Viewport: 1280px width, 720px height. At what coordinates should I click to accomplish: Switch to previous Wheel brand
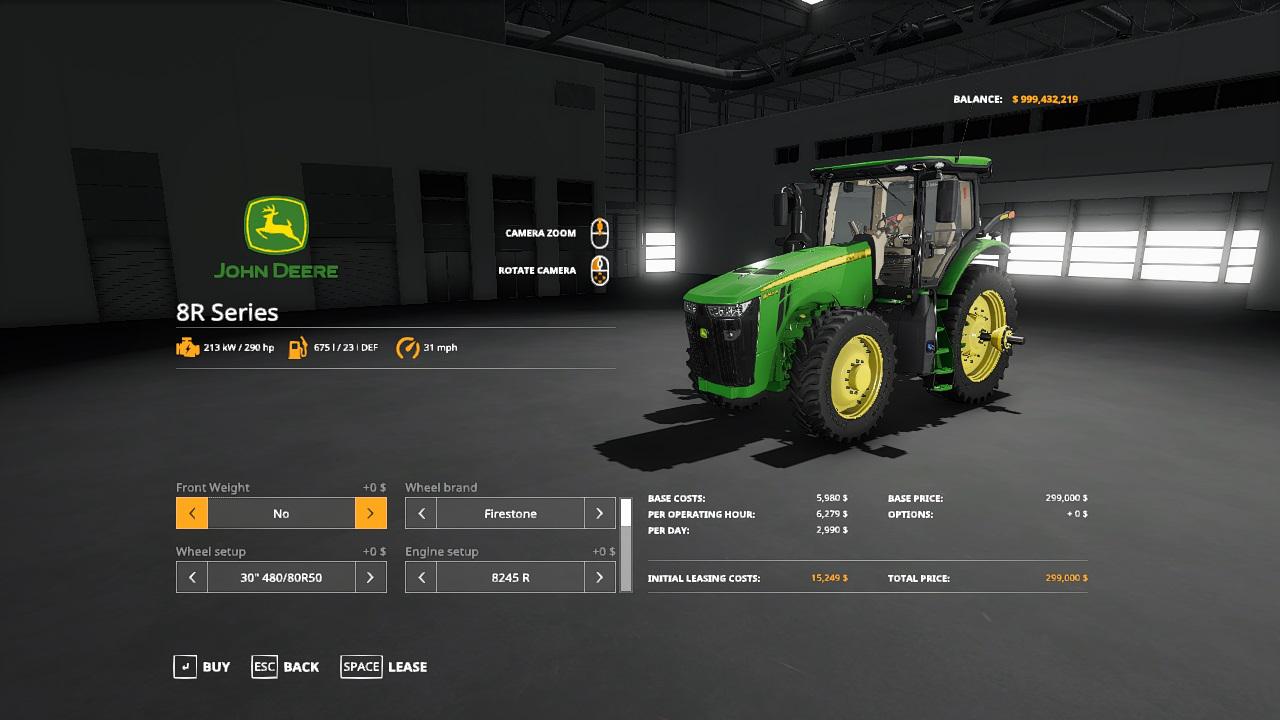[421, 514]
